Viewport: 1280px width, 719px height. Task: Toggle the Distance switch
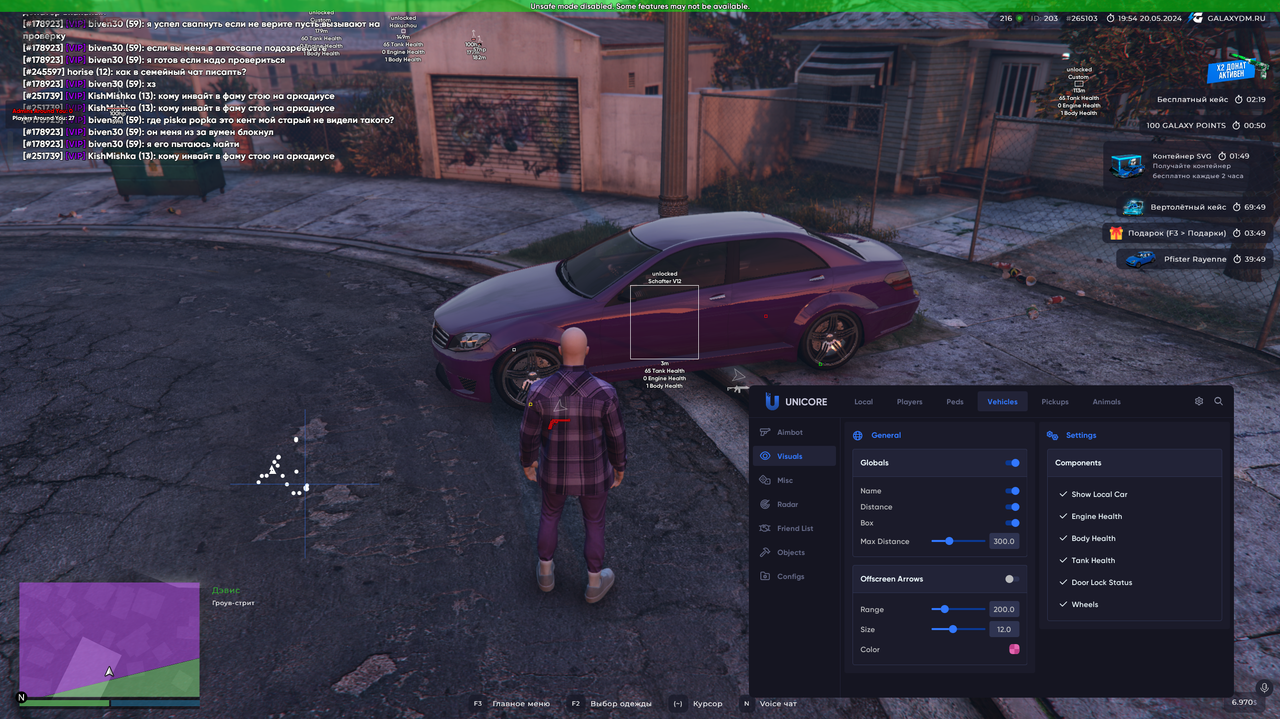(1012, 507)
